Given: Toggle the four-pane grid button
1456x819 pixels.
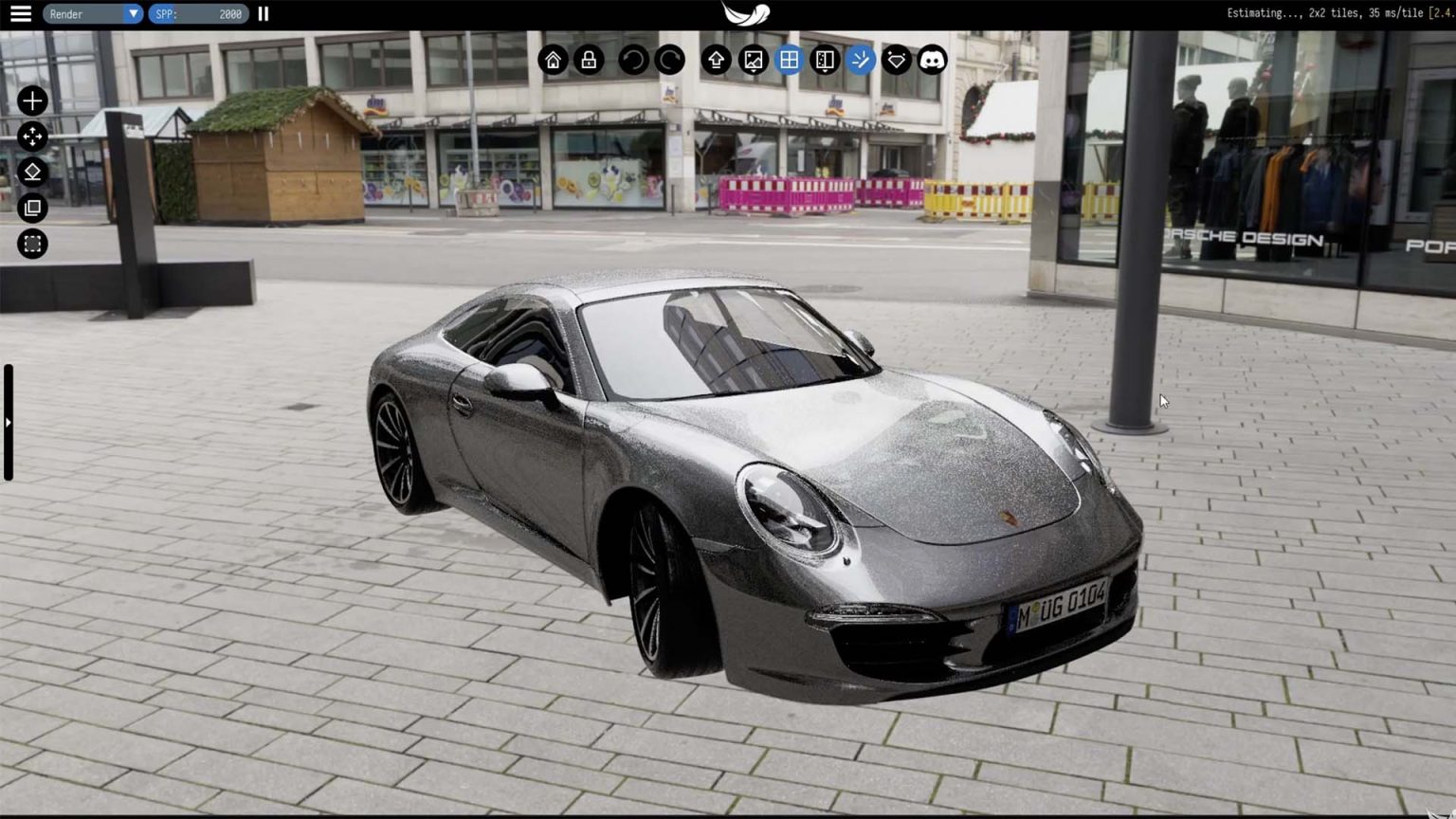Looking at the screenshot, I should coord(789,61).
